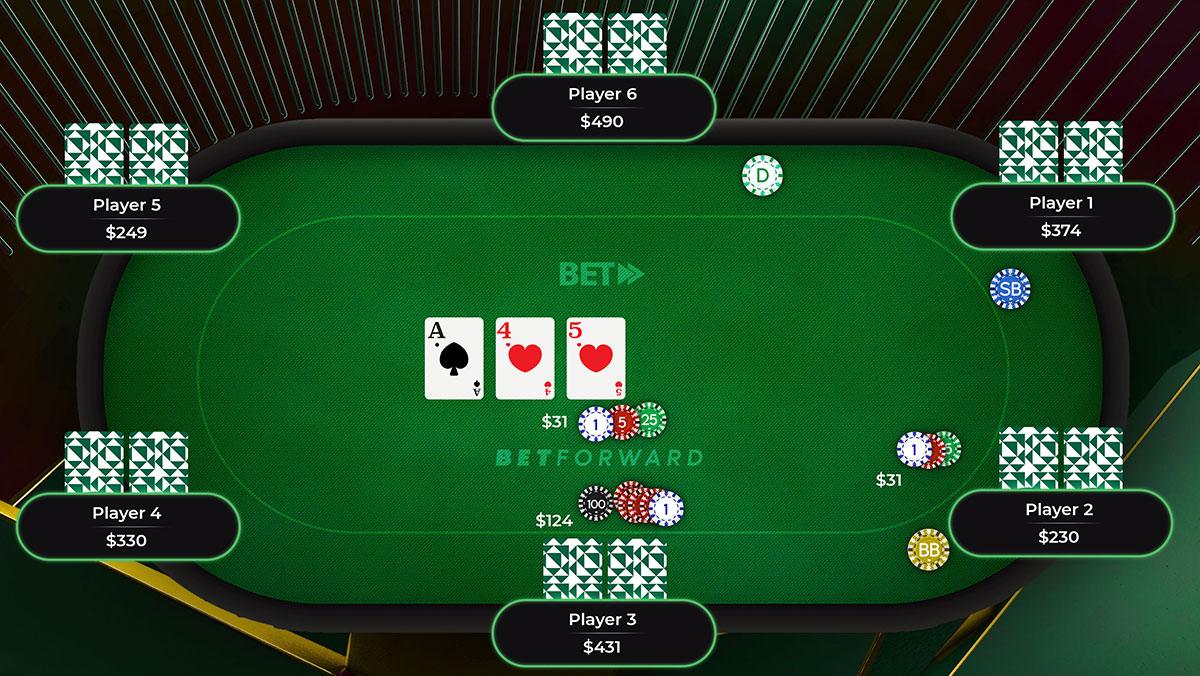Click Player 3's seat panel
This screenshot has width=1200, height=676.
[603, 633]
